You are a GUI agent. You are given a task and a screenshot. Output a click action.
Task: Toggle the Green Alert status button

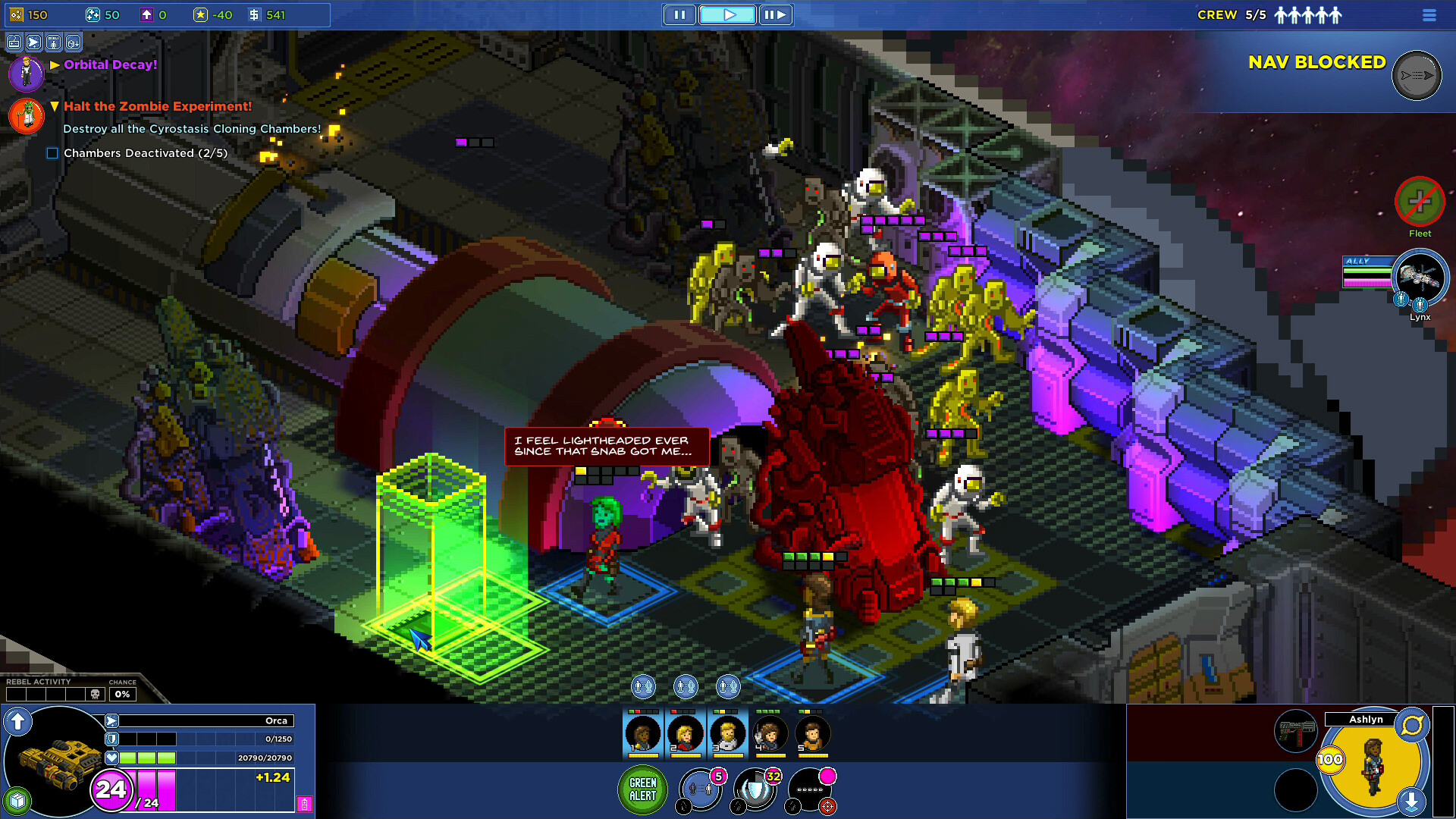click(x=642, y=789)
